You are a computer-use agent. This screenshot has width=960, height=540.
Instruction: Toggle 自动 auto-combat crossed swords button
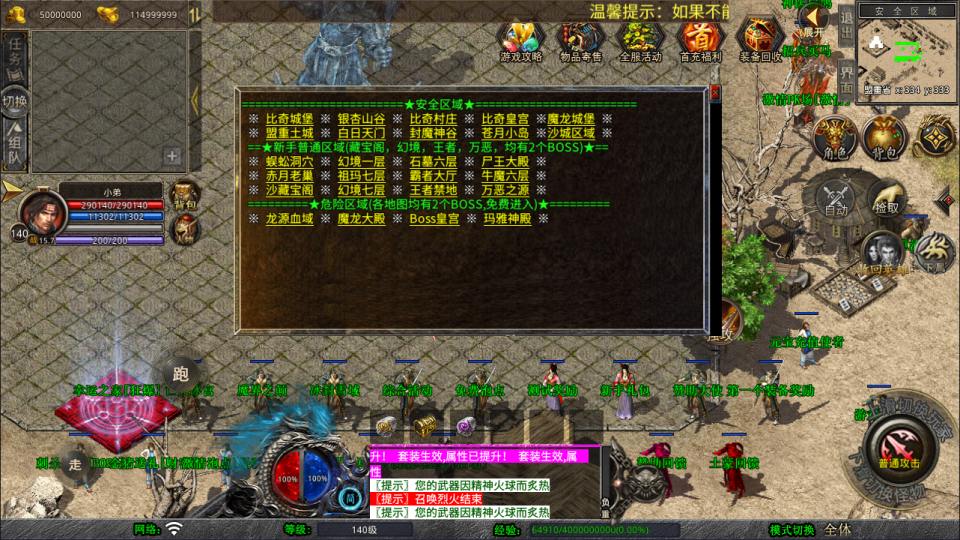point(836,197)
